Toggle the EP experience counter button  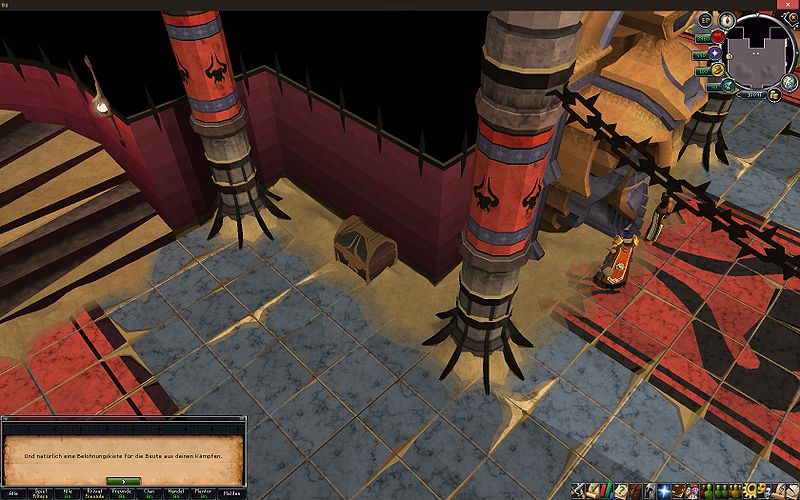pos(704,20)
